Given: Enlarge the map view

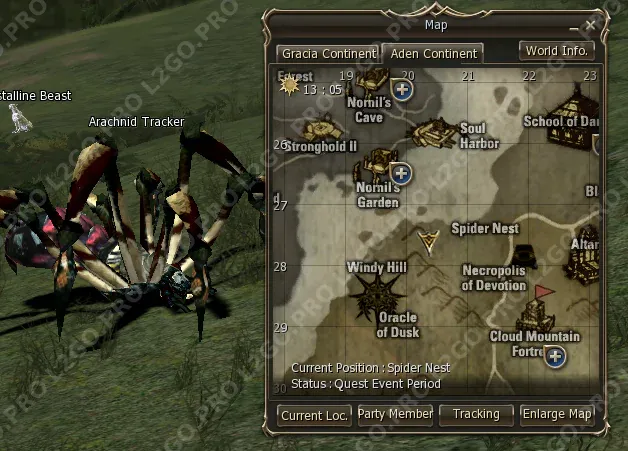Looking at the screenshot, I should pyautogui.click(x=558, y=414).
